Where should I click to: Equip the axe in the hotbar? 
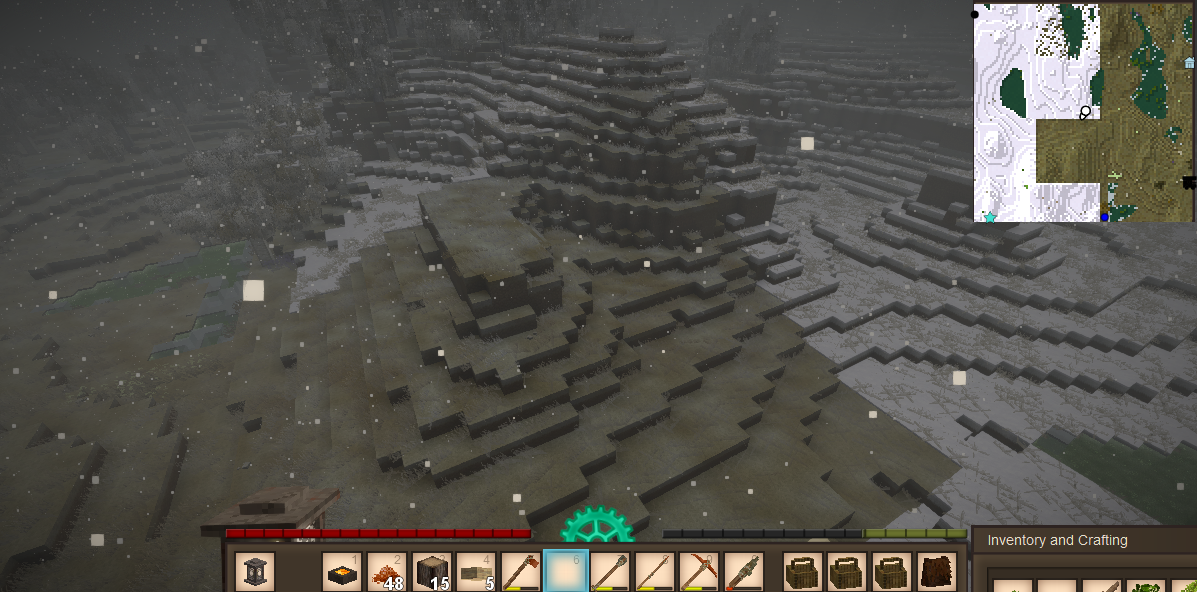(521, 572)
